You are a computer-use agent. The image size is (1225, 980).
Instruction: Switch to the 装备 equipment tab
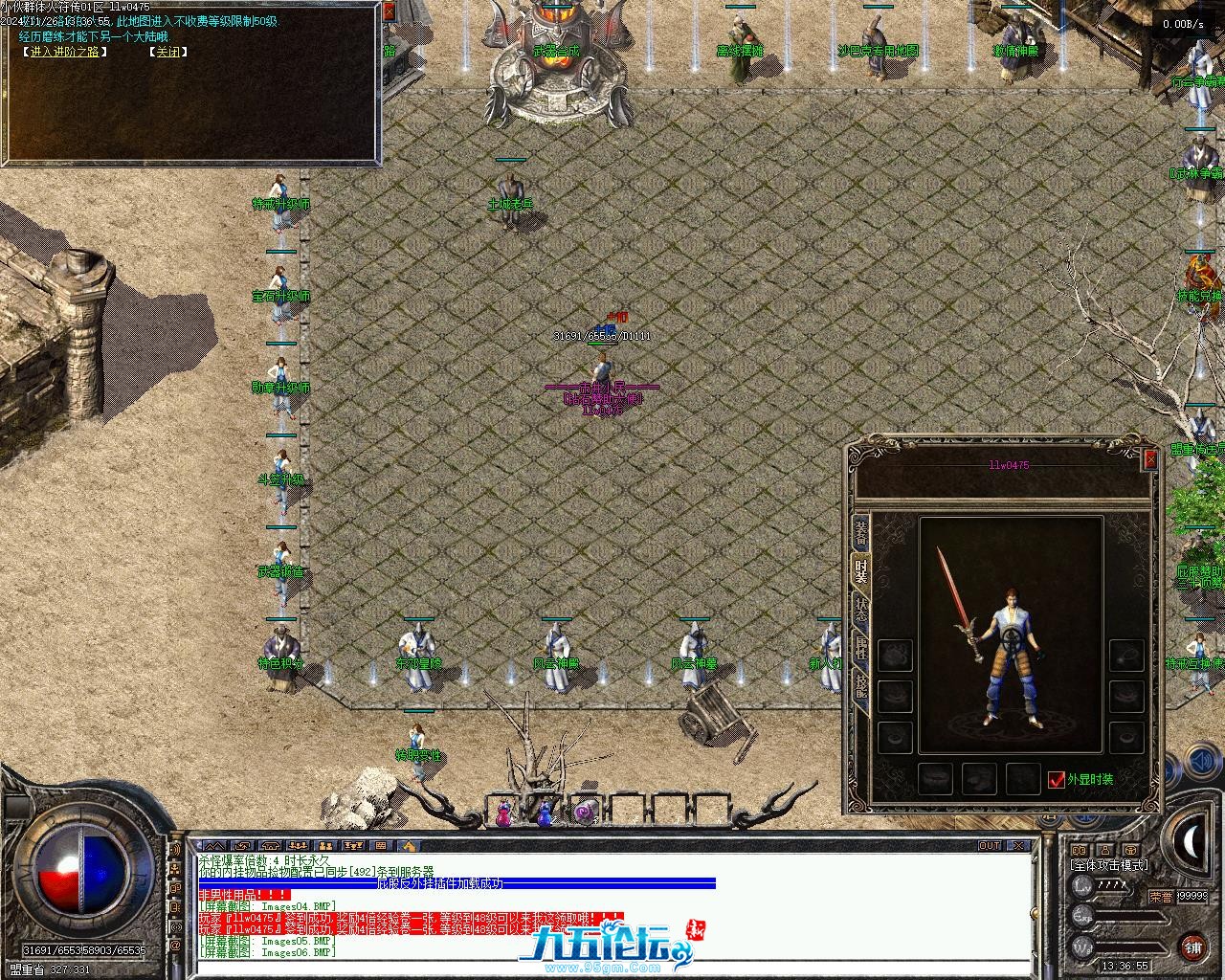pos(860,532)
